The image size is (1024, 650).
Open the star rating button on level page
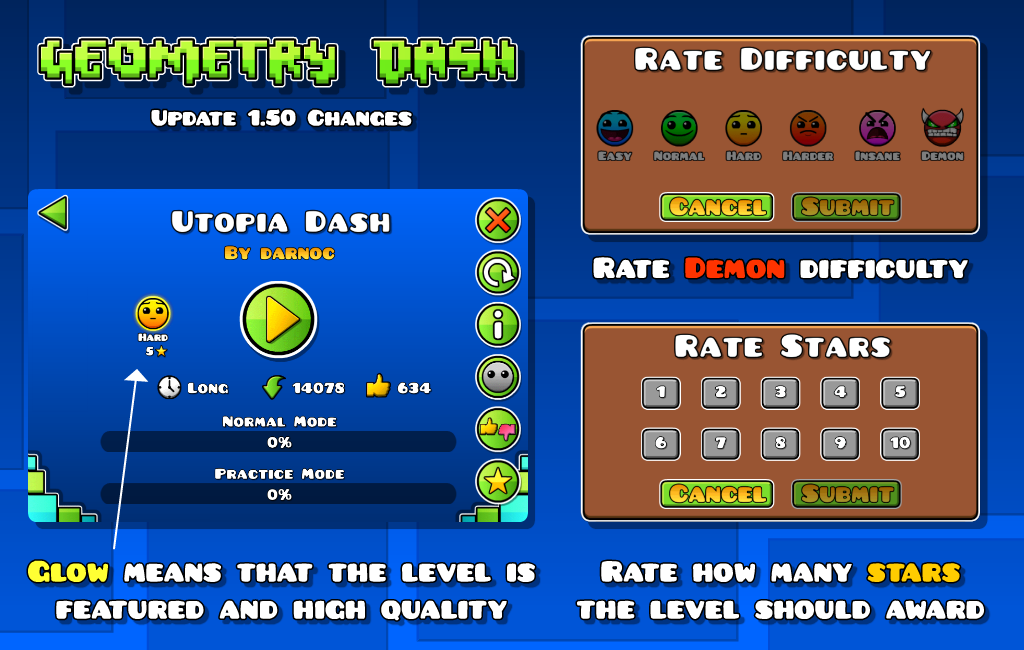pyautogui.click(x=497, y=482)
